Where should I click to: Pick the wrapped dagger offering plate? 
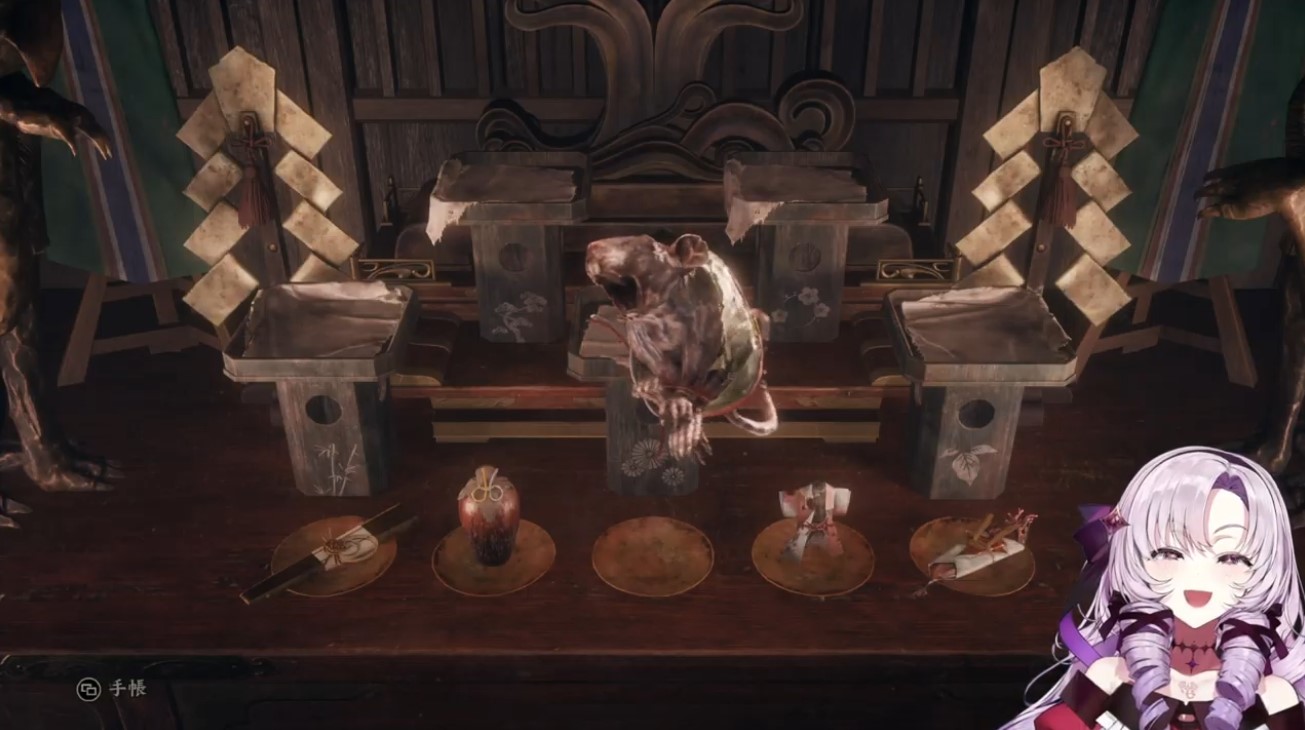972,553
